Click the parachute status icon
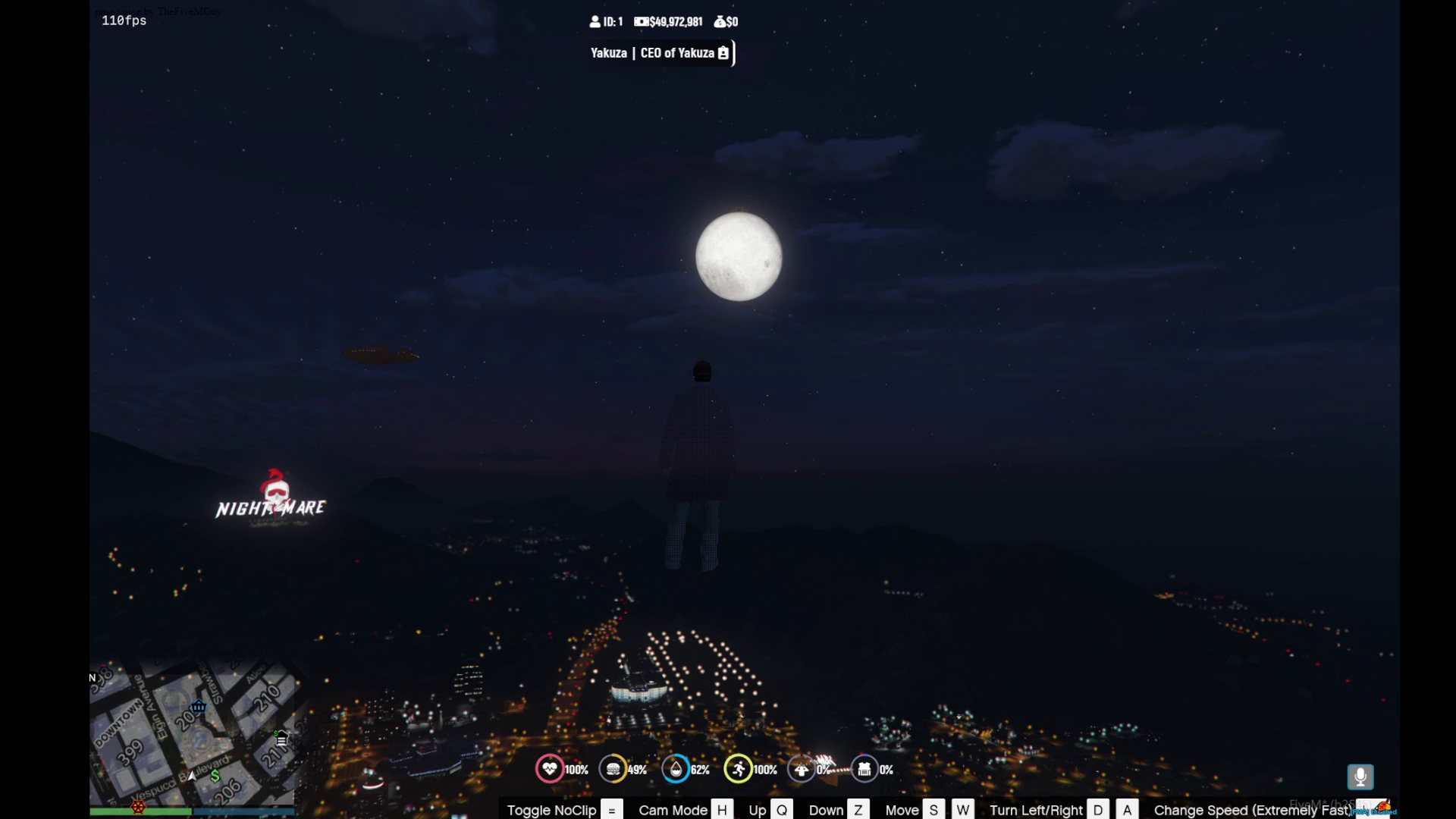Screen dimensions: 1456x819 click(x=802, y=769)
